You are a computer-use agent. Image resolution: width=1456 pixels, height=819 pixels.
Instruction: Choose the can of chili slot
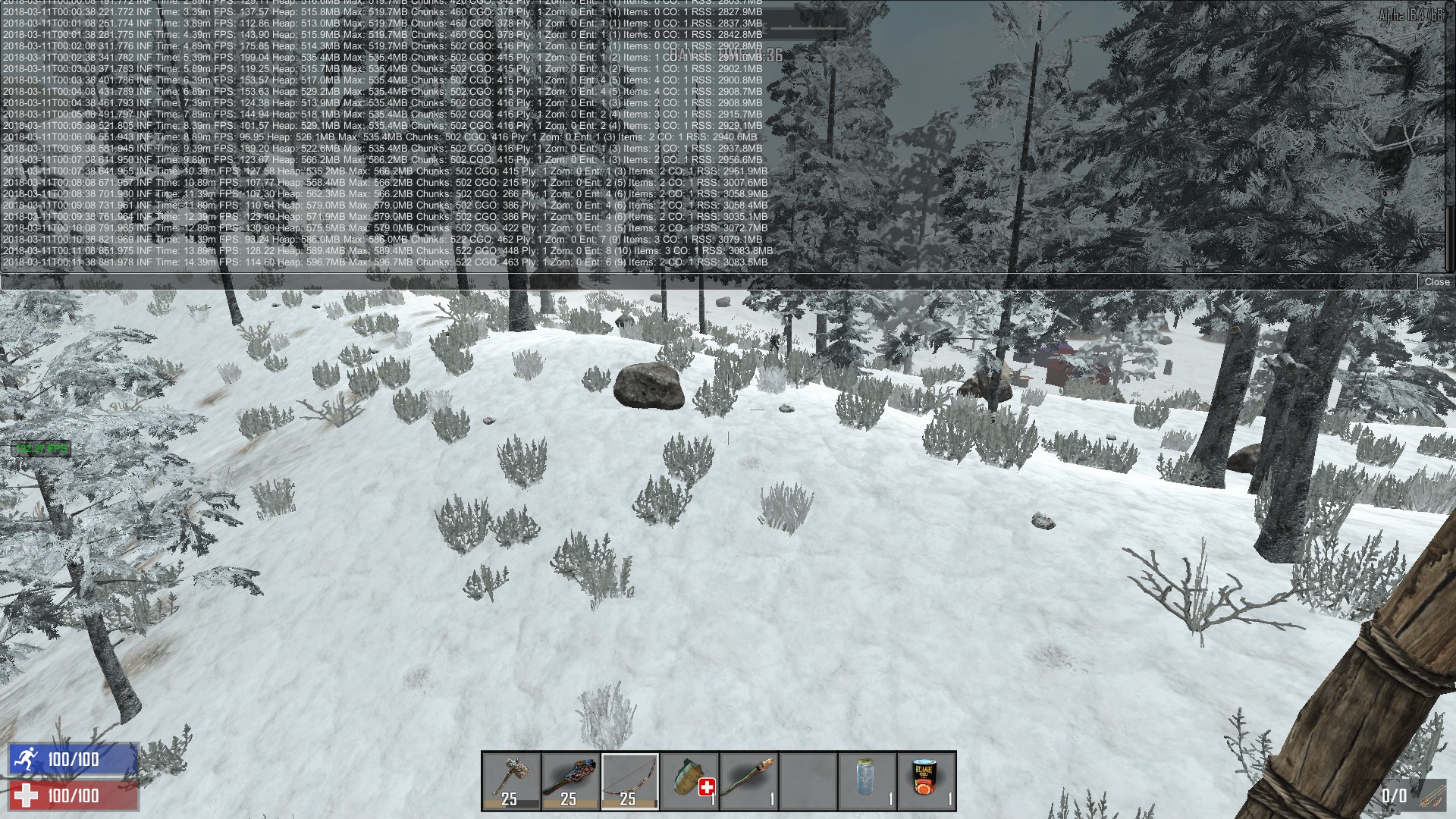pyautogui.click(x=926, y=781)
